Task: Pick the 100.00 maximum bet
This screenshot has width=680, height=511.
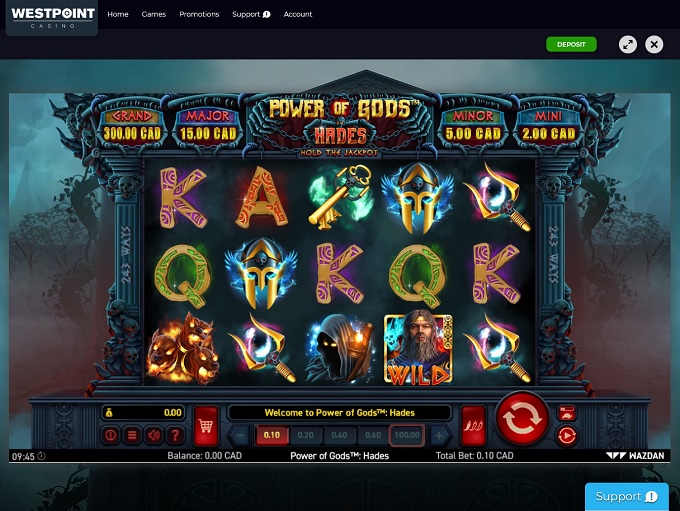Action: 407,435
